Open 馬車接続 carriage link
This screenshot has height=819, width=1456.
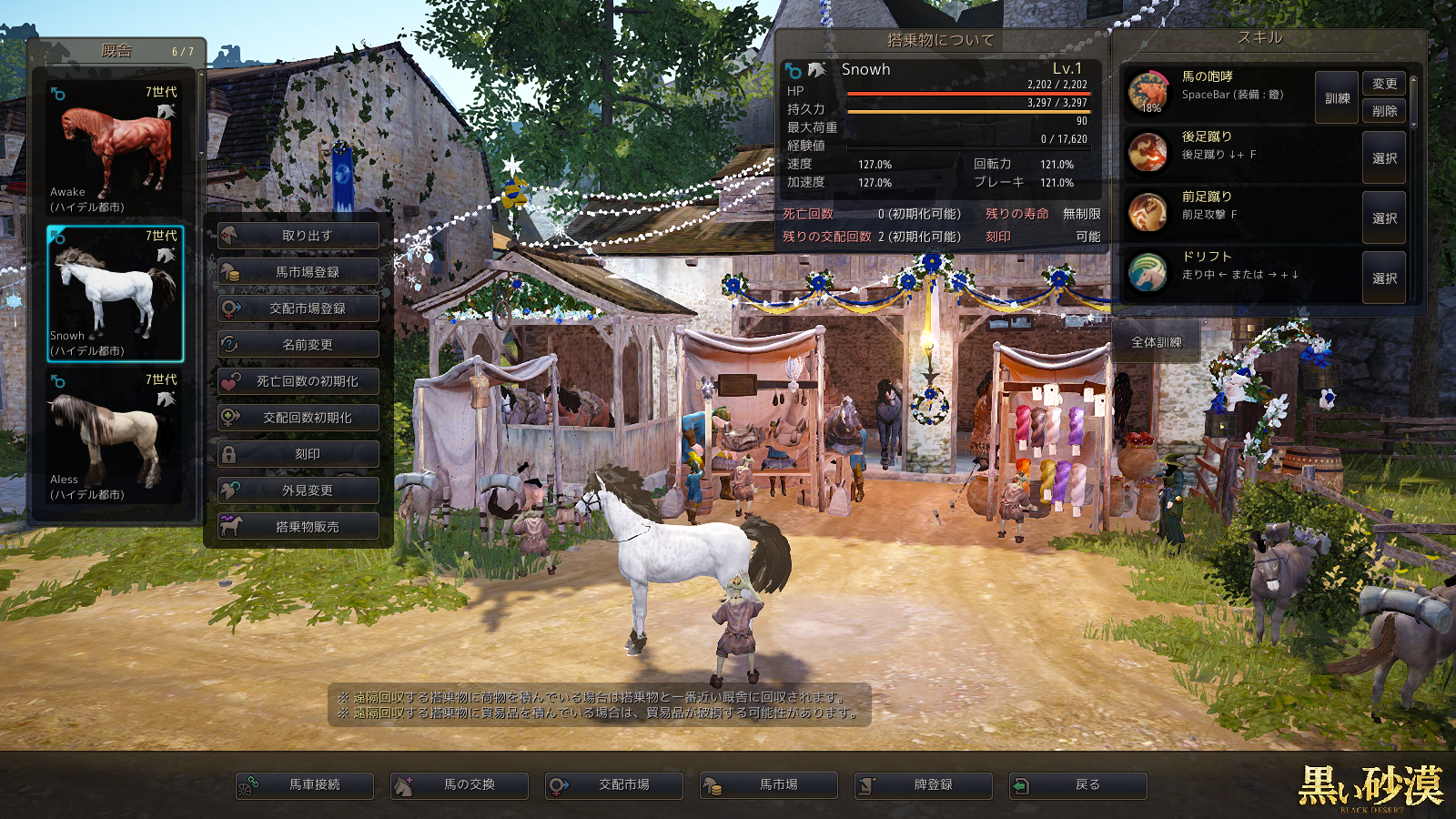coord(305,784)
